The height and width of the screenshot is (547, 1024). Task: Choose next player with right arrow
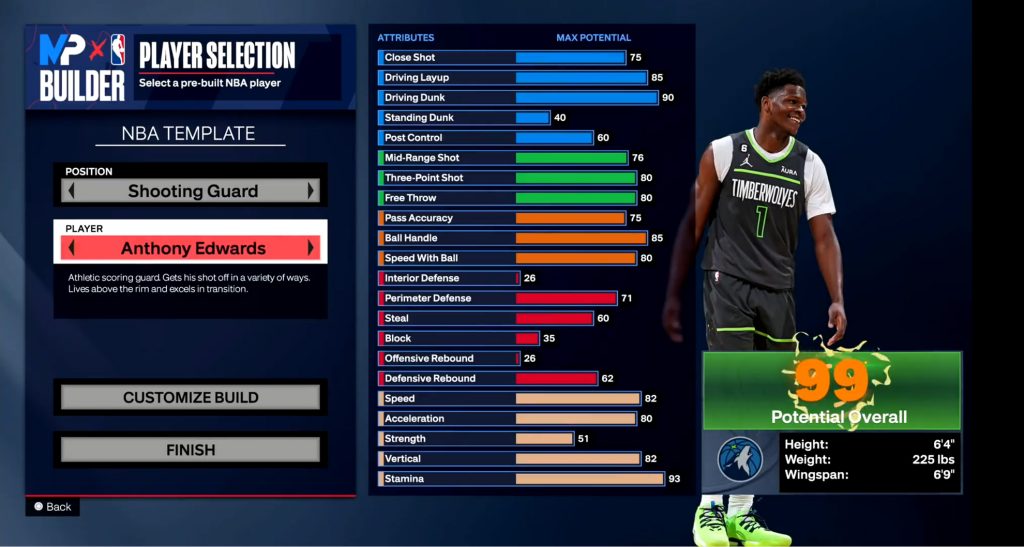pos(312,248)
